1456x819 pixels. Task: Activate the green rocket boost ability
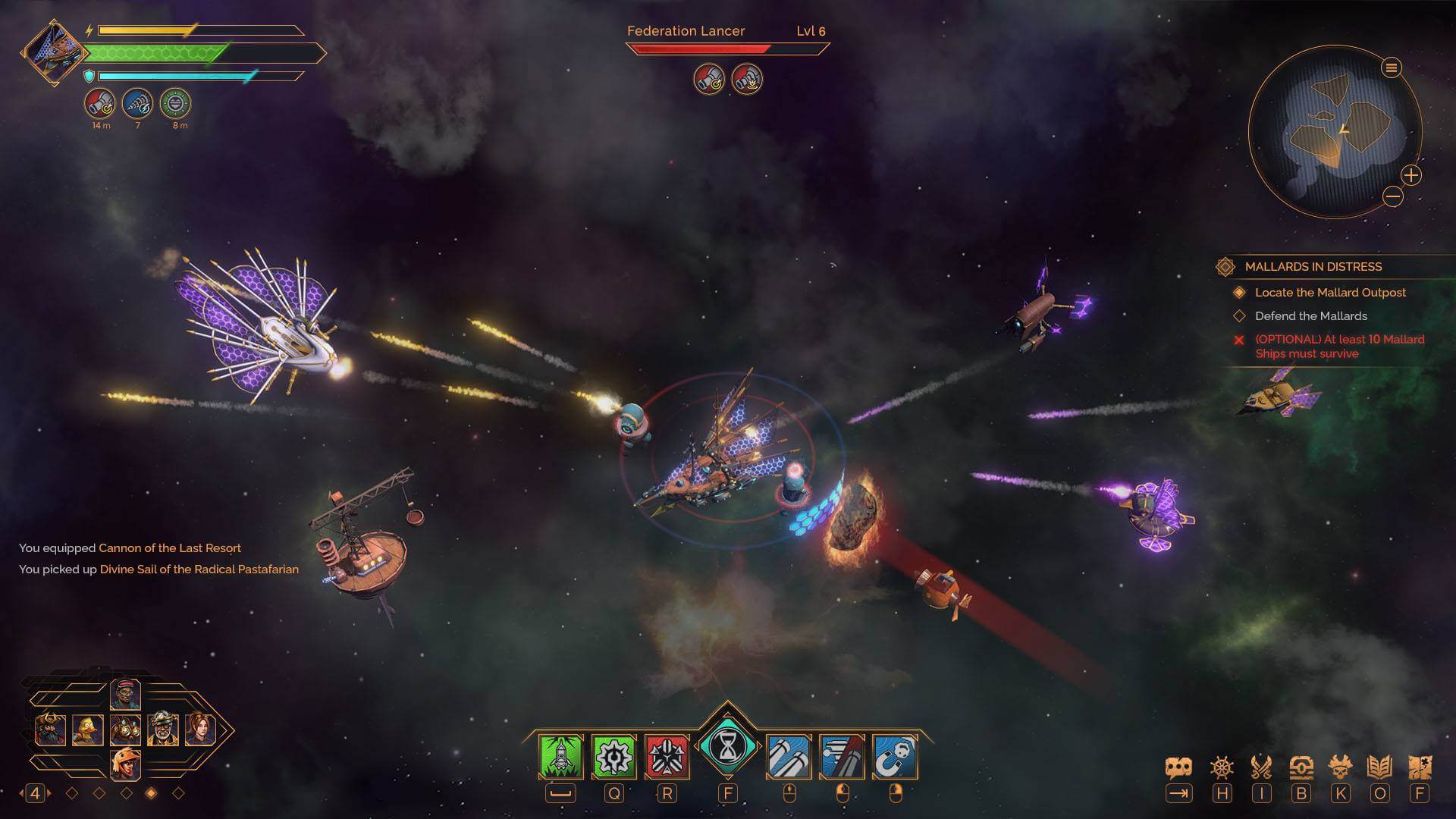[560, 756]
